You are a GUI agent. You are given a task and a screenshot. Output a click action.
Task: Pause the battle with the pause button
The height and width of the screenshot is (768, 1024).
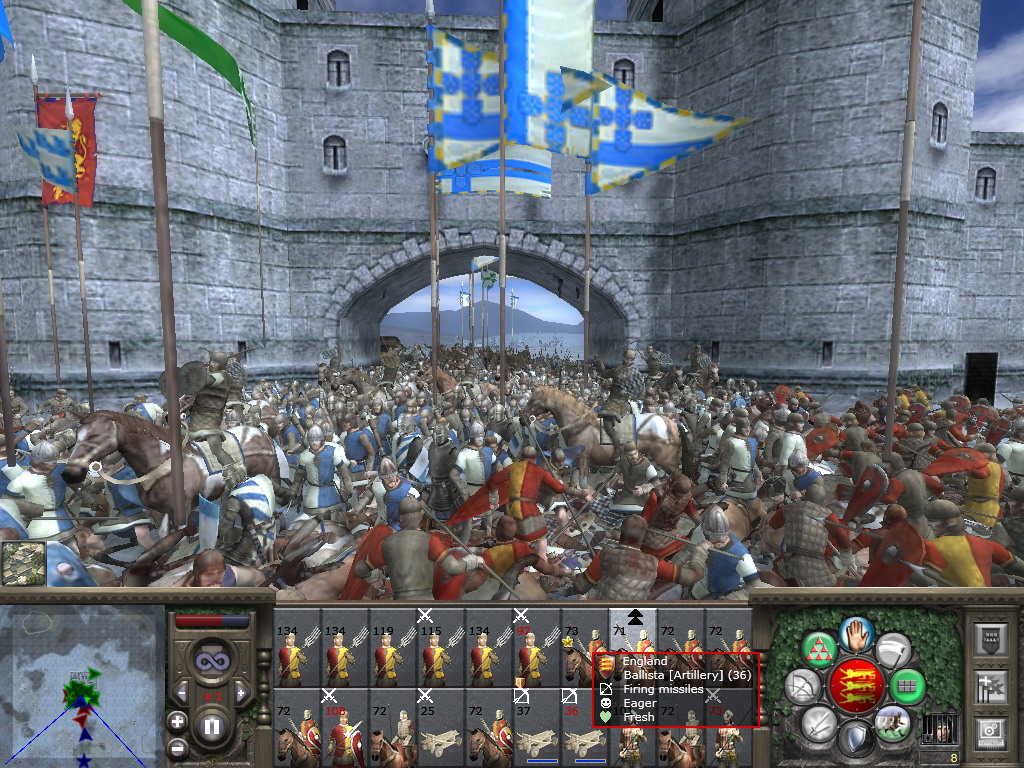click(212, 727)
